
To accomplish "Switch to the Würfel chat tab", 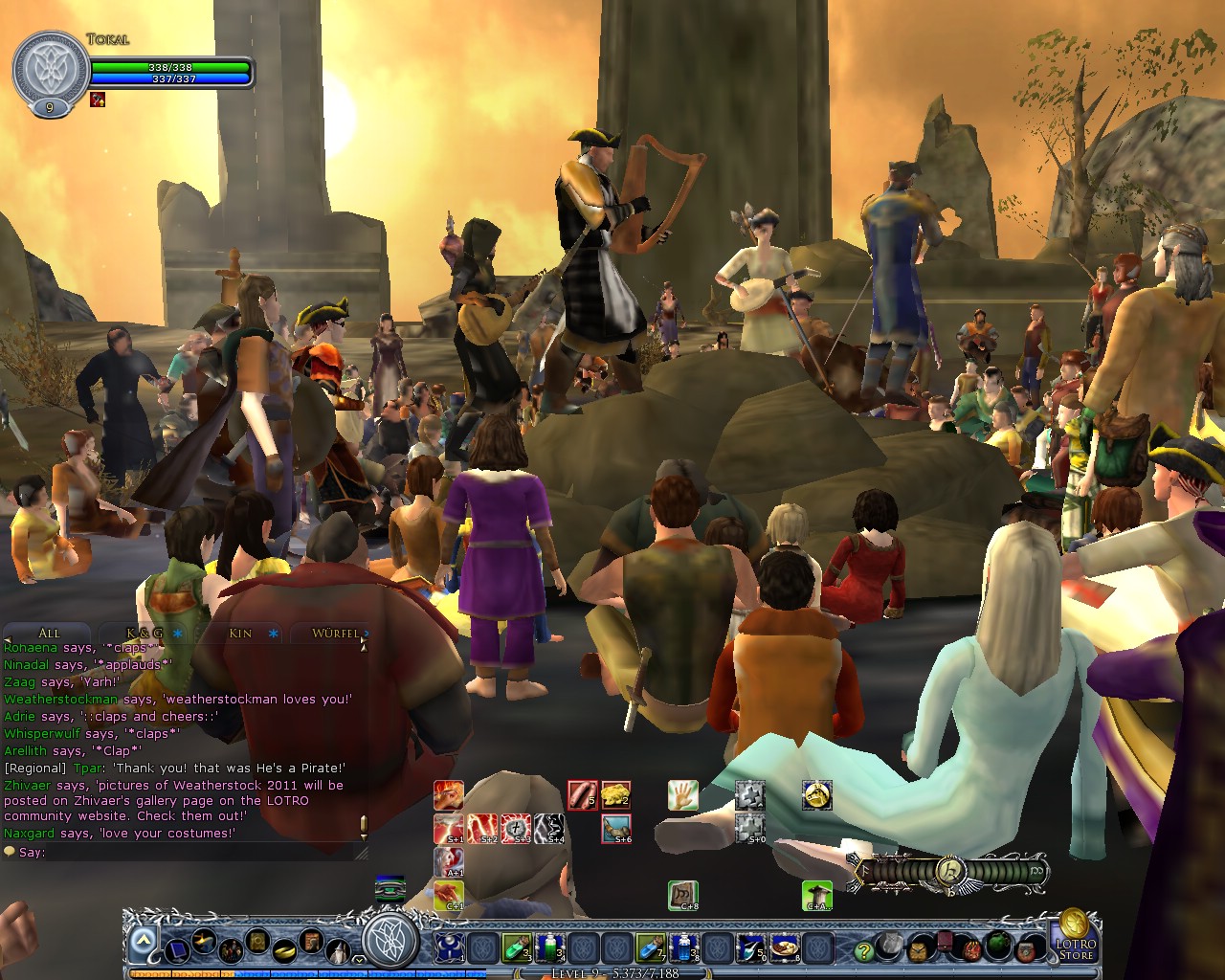I will (335, 633).
